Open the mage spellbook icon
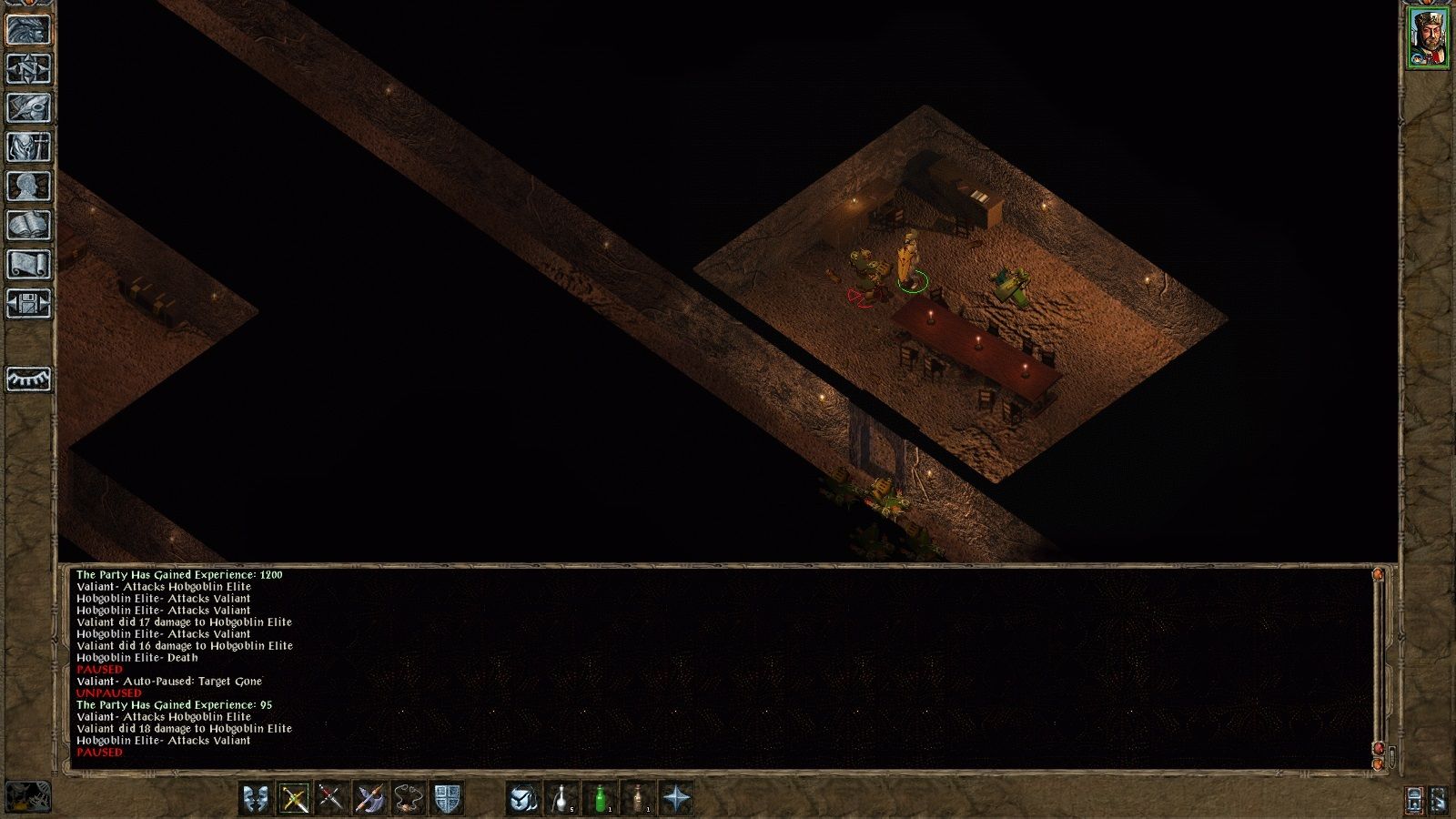 [27, 223]
